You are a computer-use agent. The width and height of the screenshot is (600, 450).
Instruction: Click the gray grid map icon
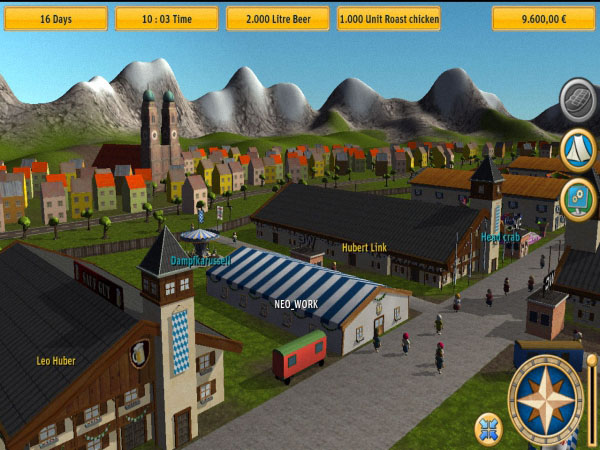579,98
